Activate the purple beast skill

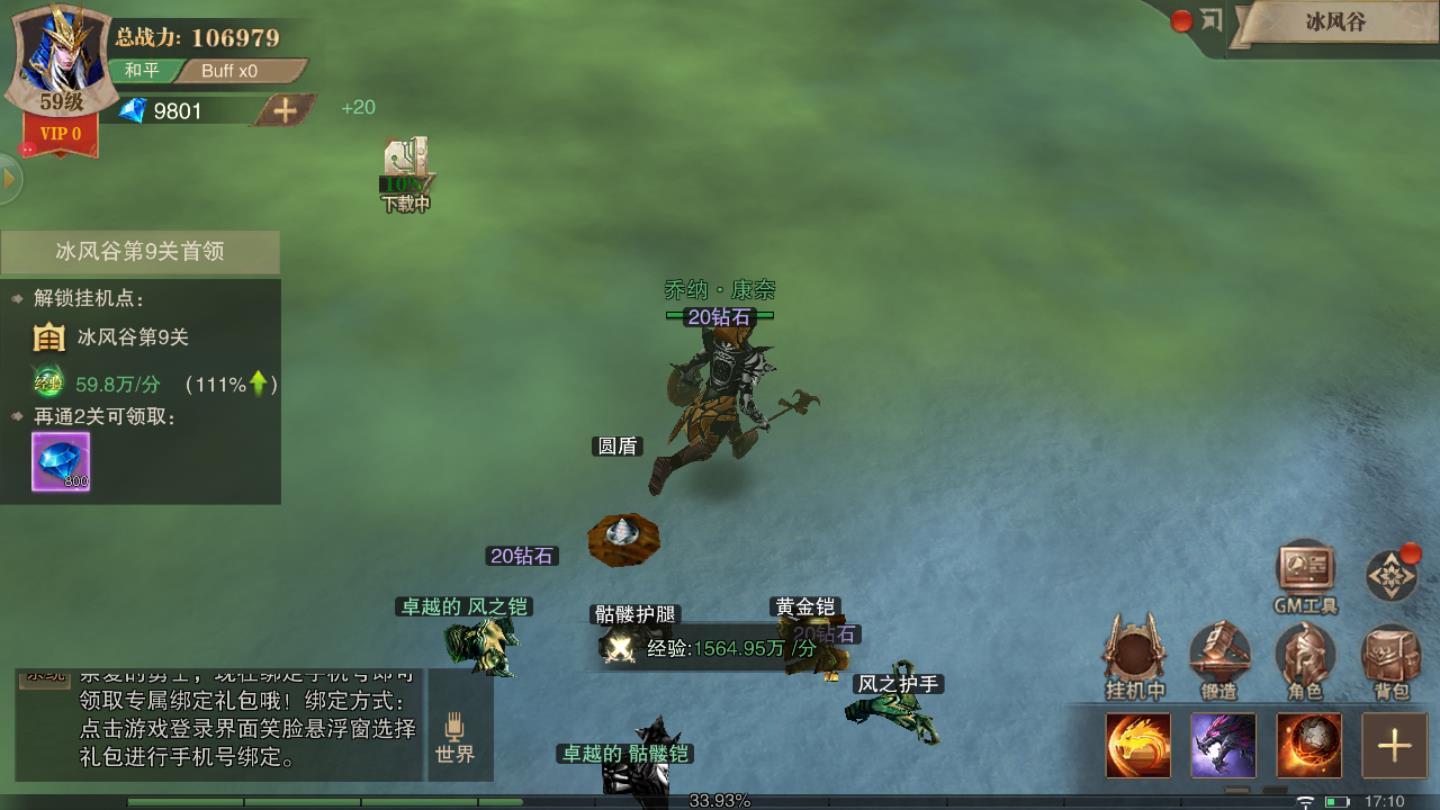coord(1223,745)
